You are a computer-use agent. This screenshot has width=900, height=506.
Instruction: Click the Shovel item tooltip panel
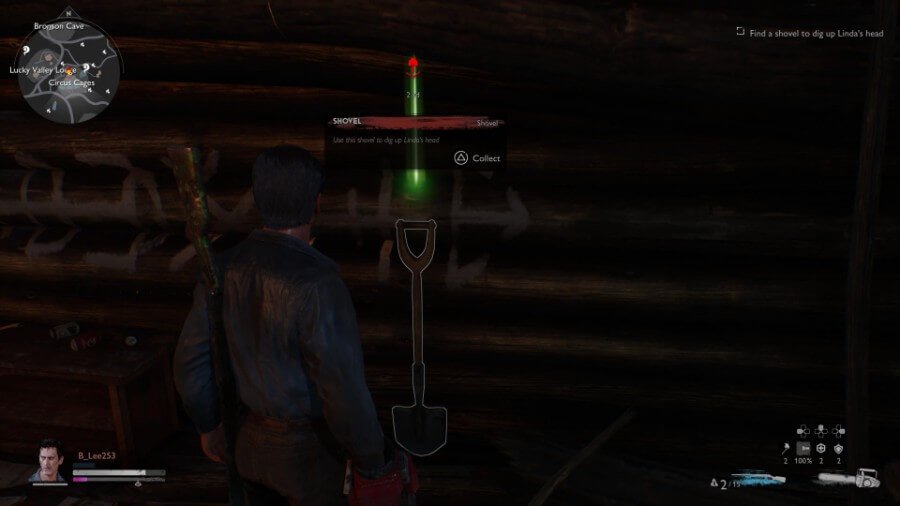click(x=415, y=141)
